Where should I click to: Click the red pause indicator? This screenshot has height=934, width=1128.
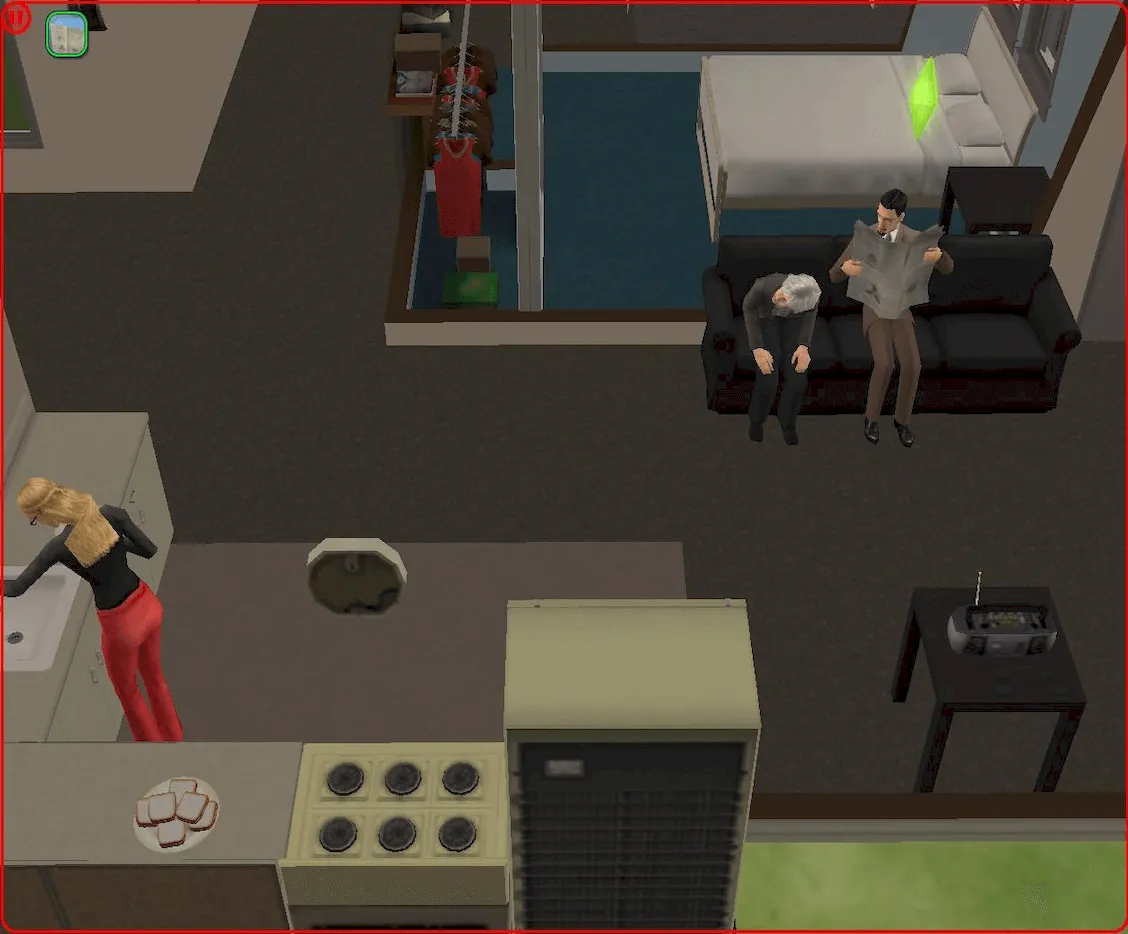(x=17, y=19)
